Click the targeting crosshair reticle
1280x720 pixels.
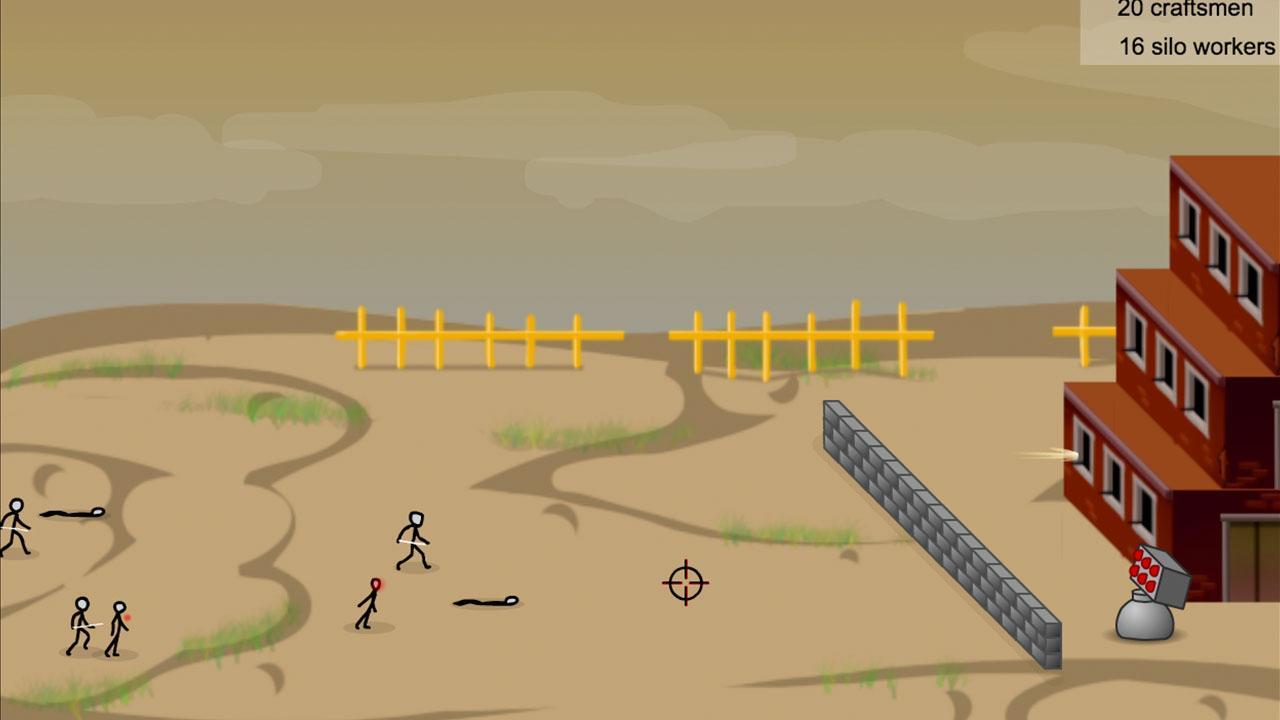coord(684,583)
